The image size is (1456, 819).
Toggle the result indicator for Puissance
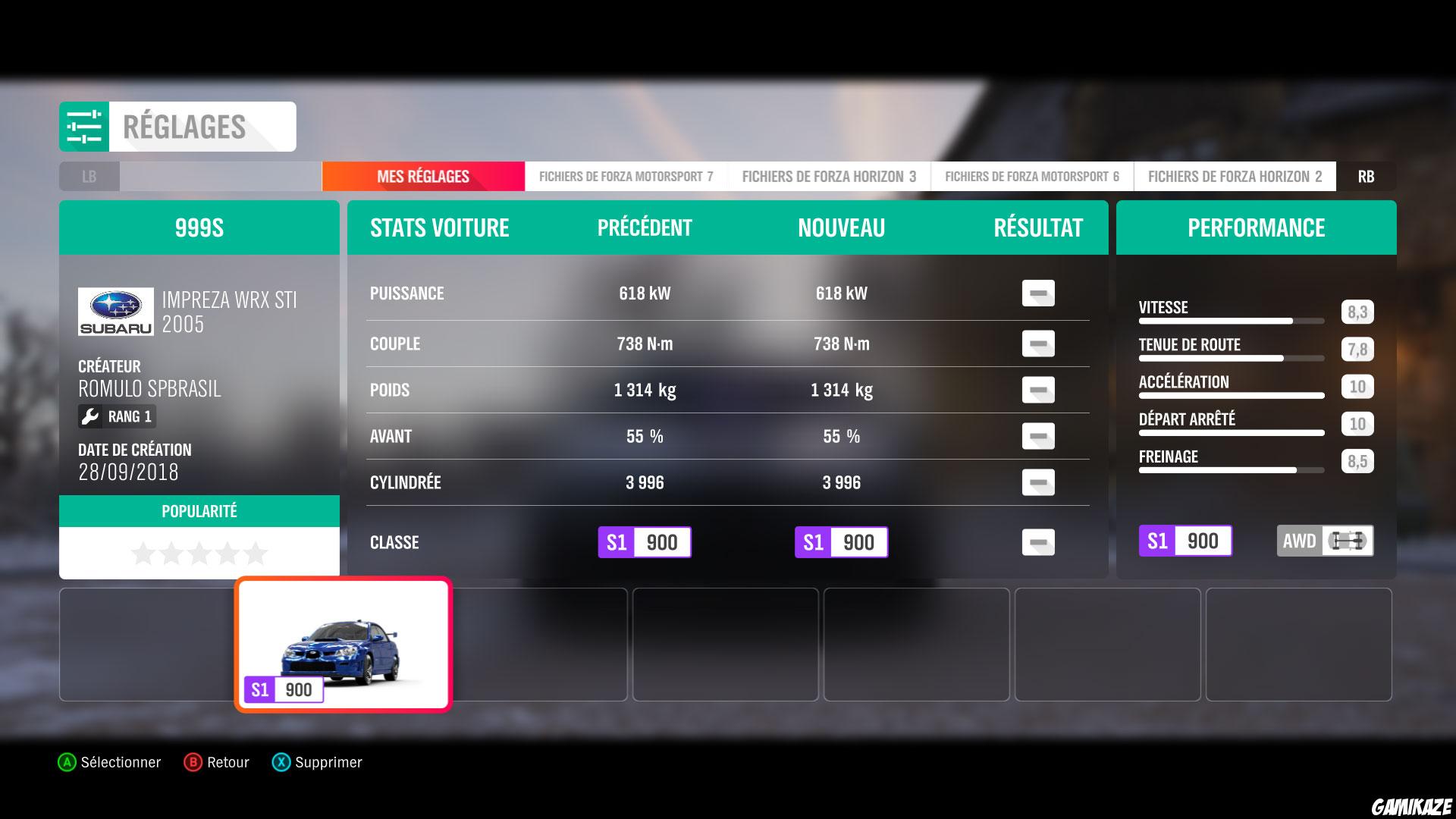point(1038,293)
